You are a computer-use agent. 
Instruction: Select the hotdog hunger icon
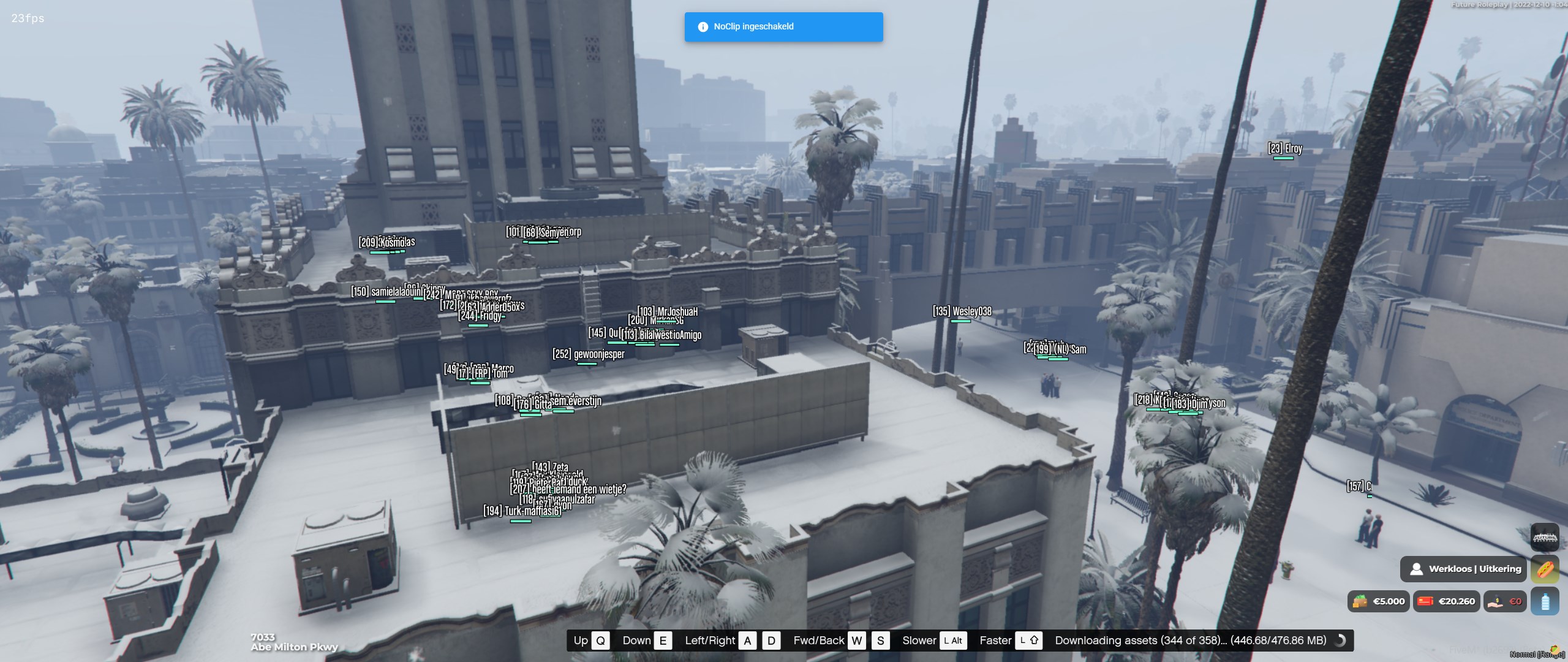pos(1545,569)
